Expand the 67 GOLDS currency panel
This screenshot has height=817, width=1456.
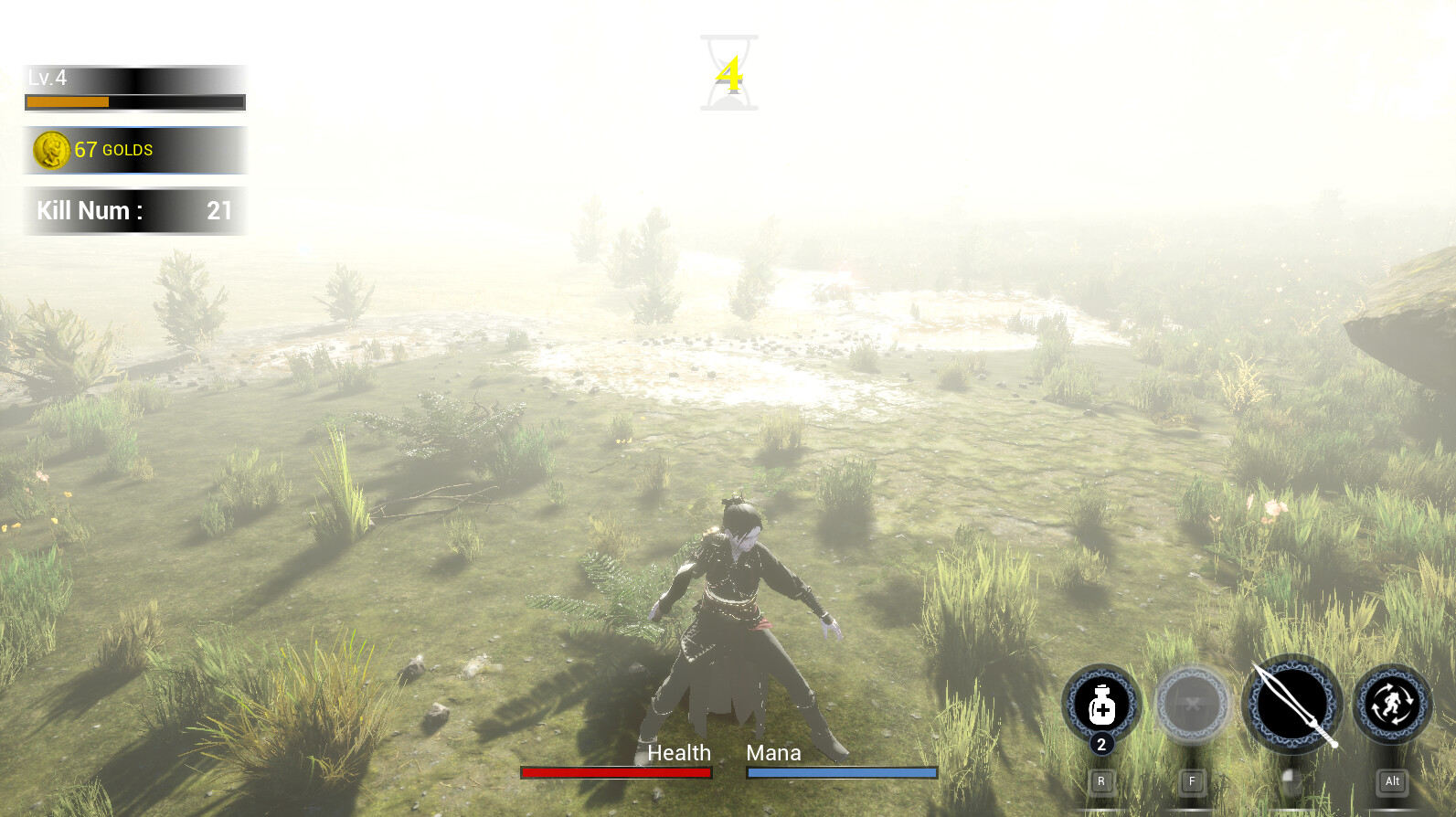coord(135,149)
